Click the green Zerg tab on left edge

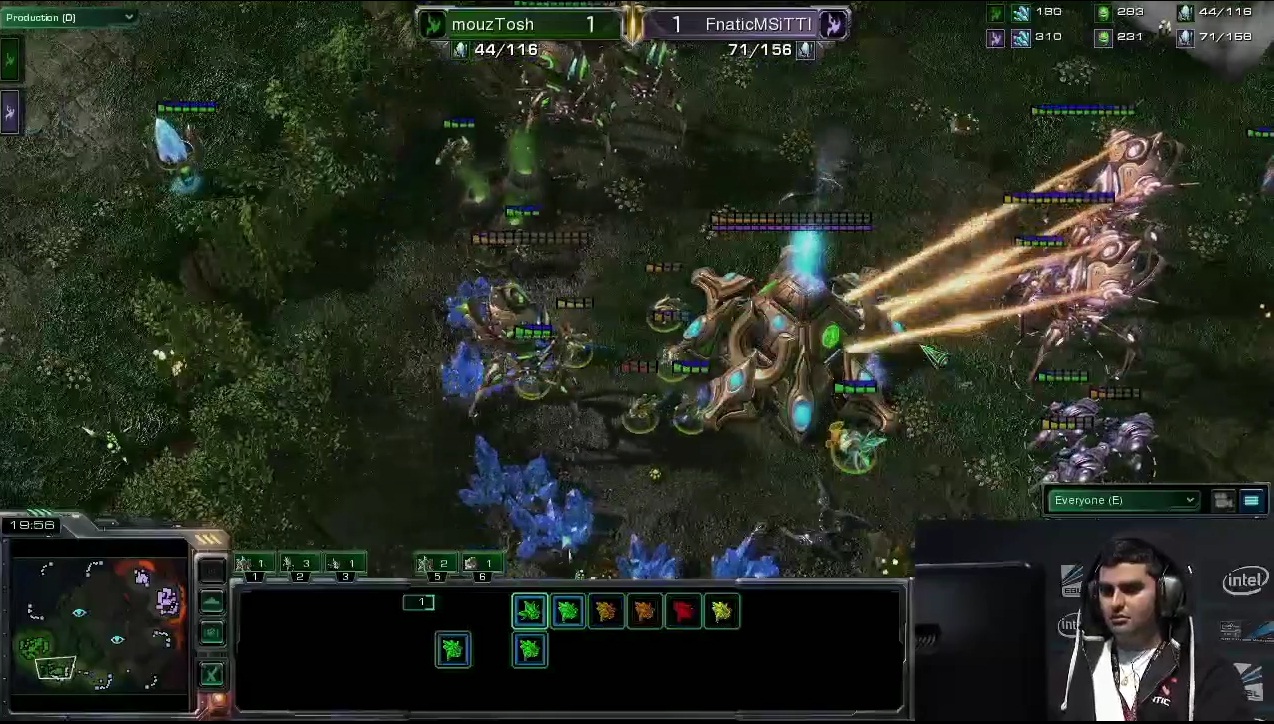point(10,60)
